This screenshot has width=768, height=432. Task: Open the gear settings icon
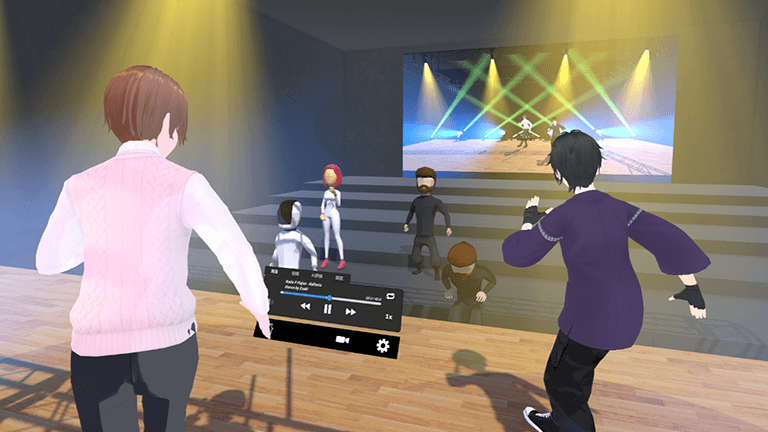[381, 346]
